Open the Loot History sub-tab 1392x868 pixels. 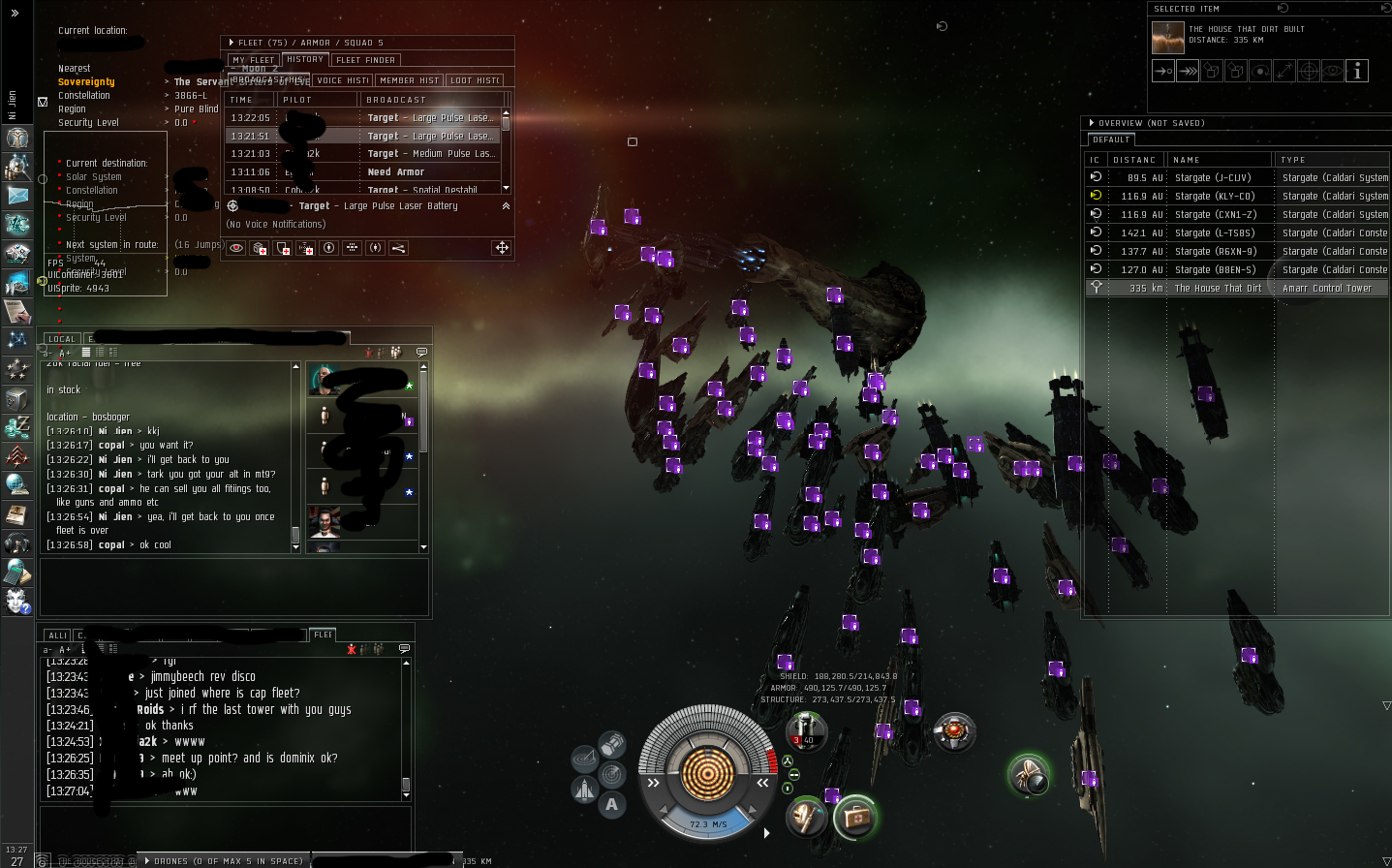[475, 80]
